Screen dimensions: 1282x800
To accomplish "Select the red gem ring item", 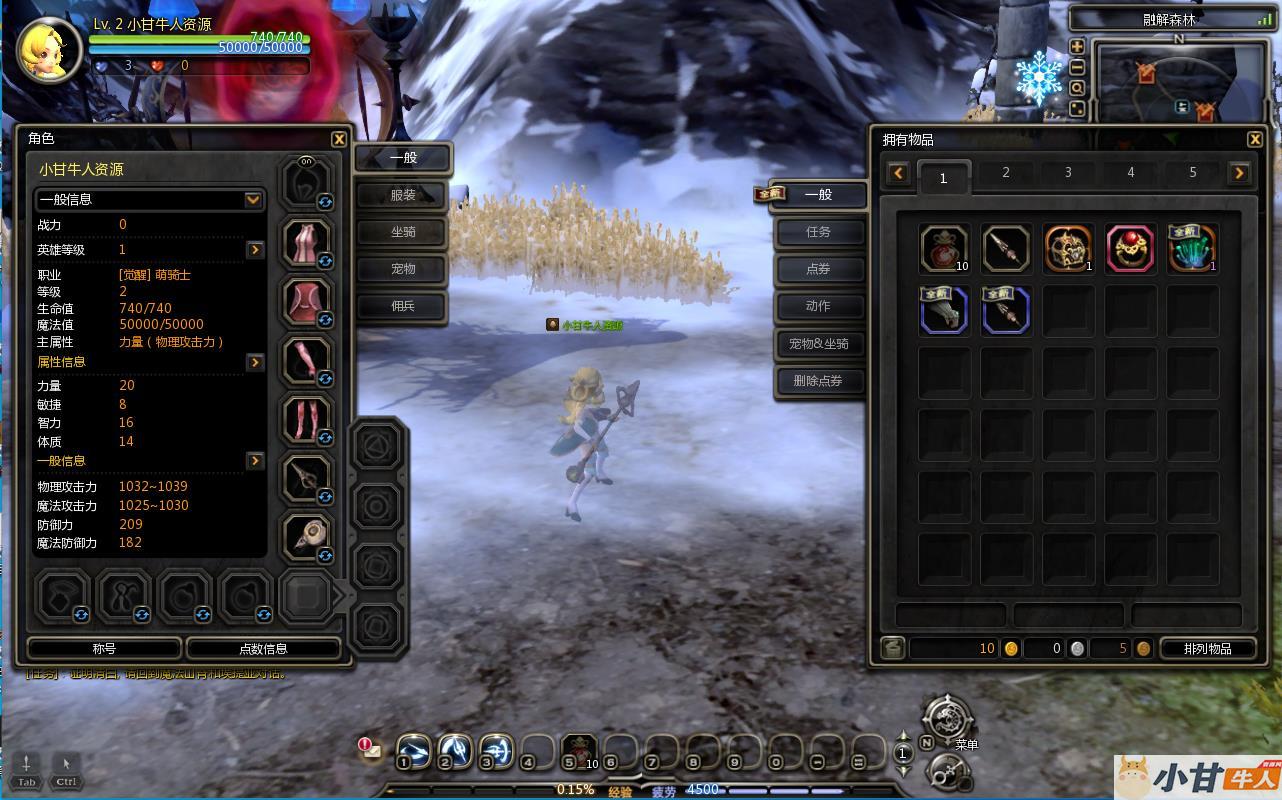I will 1130,249.
